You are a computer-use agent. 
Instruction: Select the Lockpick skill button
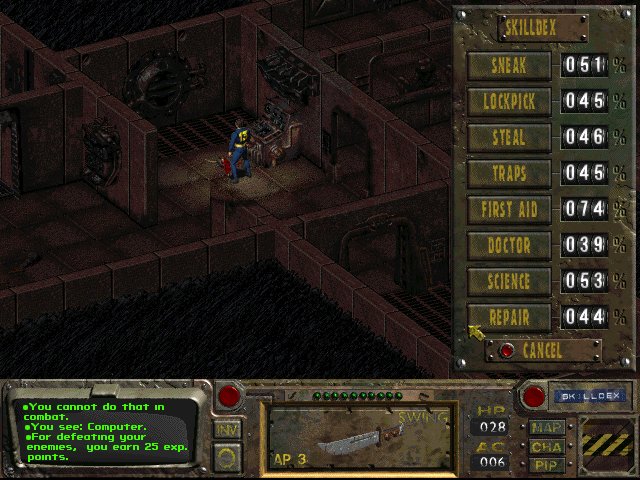point(510,102)
